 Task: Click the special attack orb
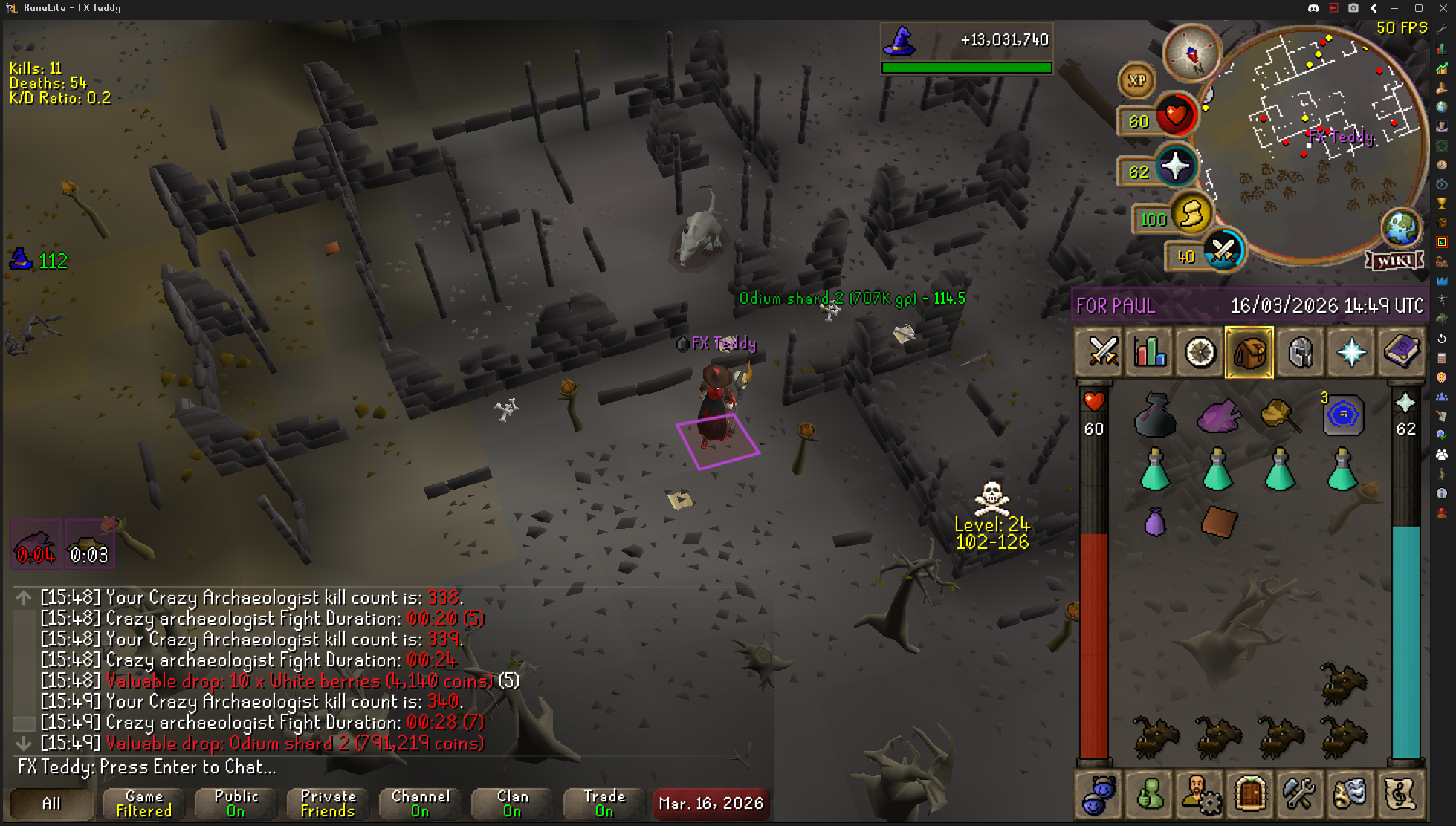[1223, 251]
